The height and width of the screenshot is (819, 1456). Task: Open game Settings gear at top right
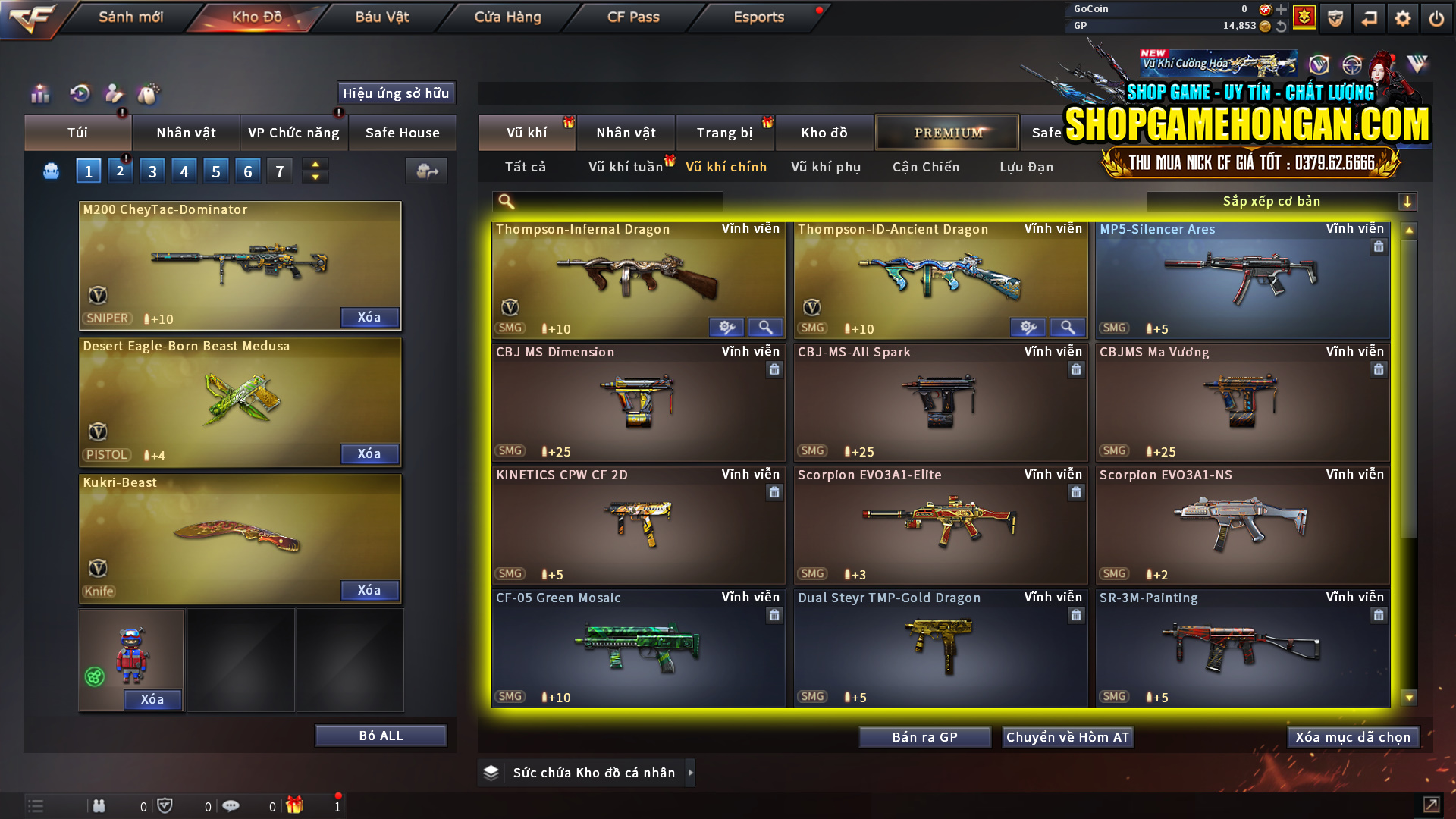[x=1403, y=17]
